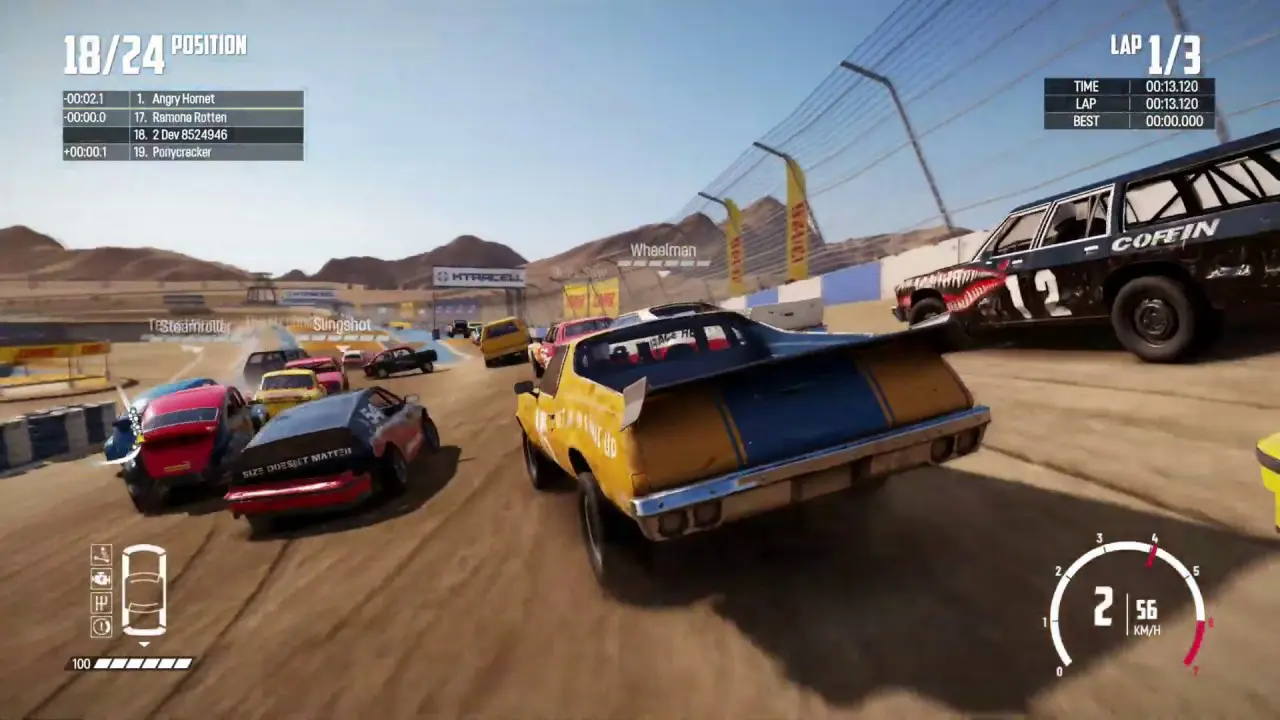Select the transmission damage icon
Viewport: 1280px width, 720px height.
point(101,602)
